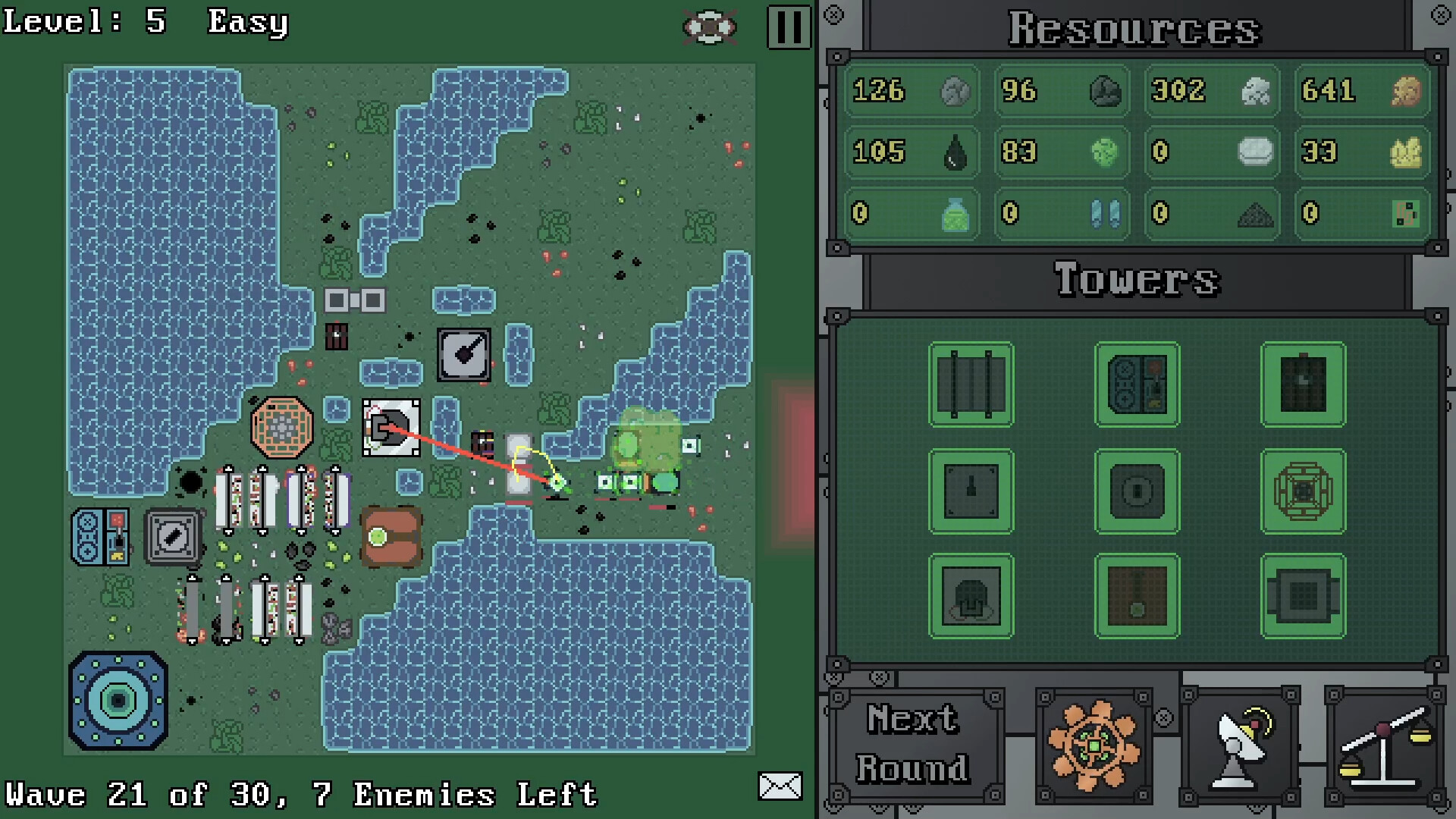1456x819 pixels.
Task: Click the stone resource counter showing 126
Action: point(910,92)
